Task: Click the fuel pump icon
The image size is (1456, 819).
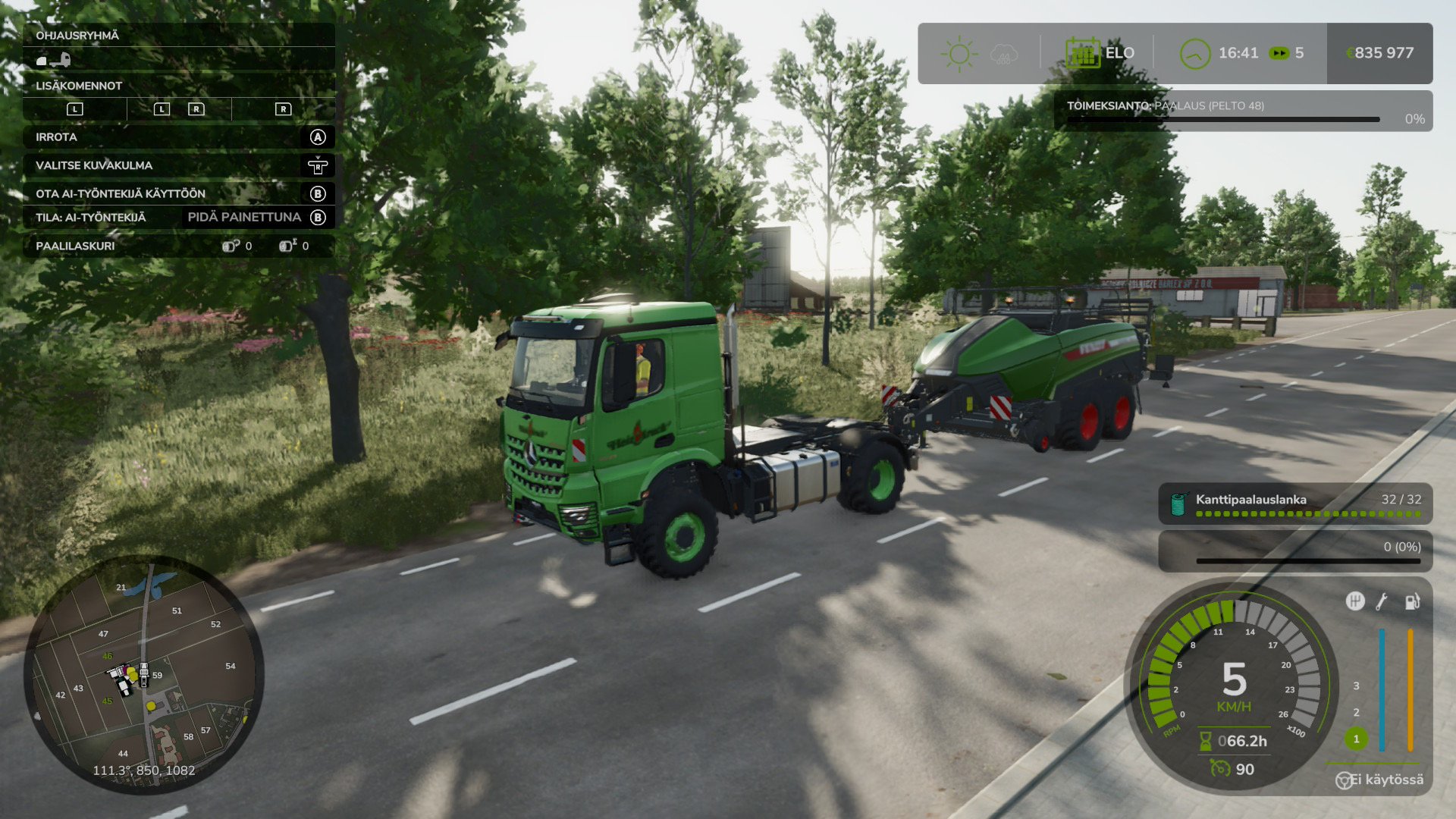Action: (x=1411, y=602)
